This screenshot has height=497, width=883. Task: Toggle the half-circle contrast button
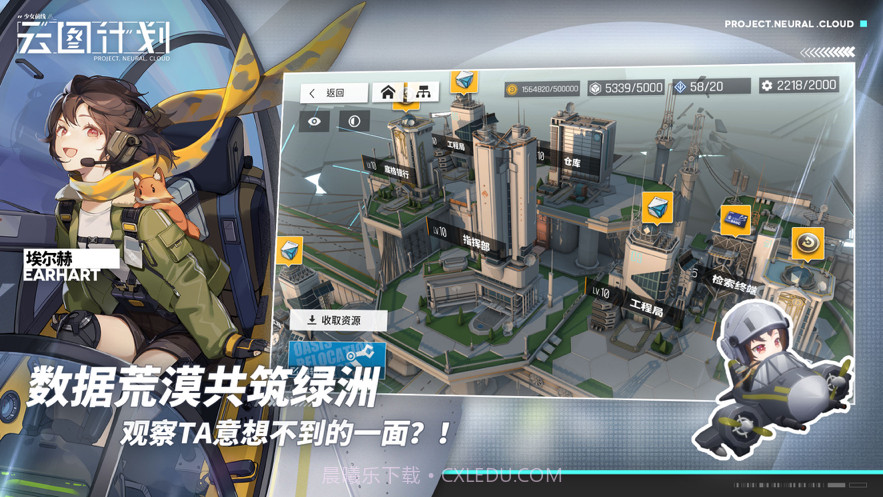354,121
